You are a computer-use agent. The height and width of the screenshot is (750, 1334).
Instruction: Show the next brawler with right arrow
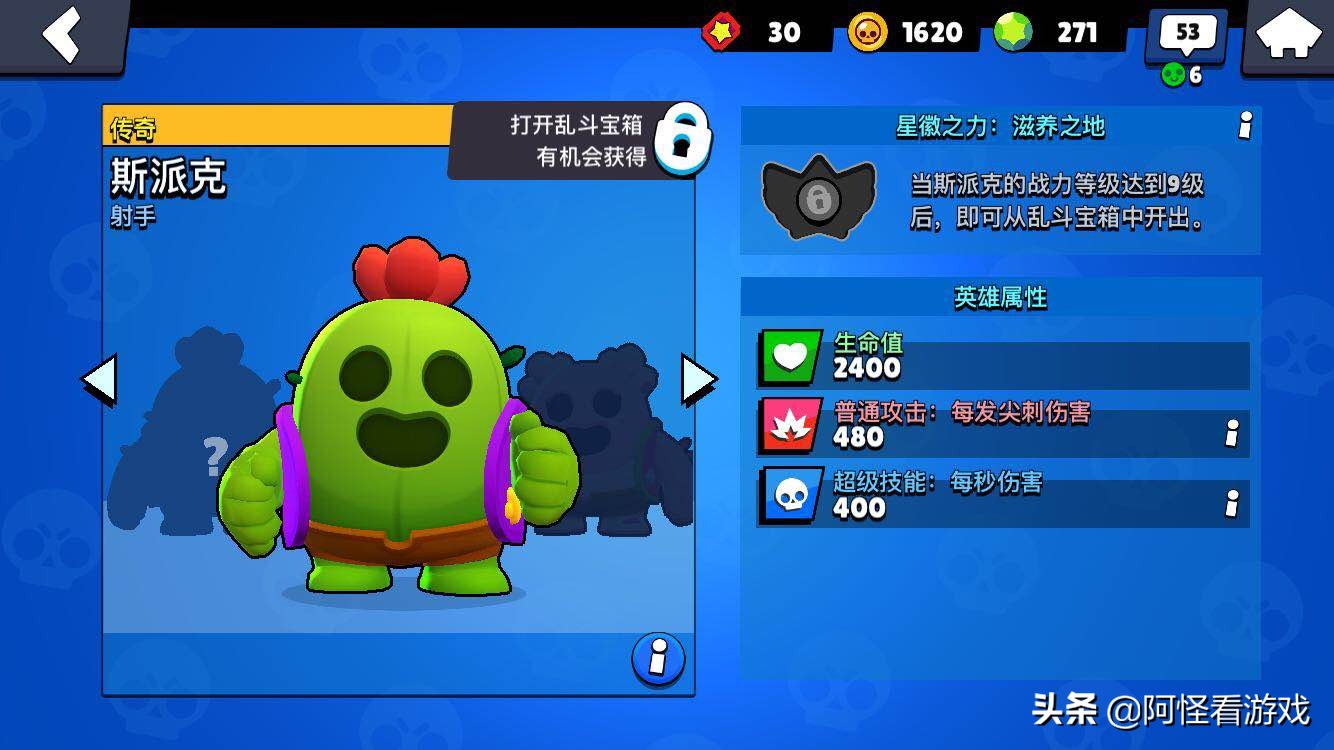pos(699,380)
